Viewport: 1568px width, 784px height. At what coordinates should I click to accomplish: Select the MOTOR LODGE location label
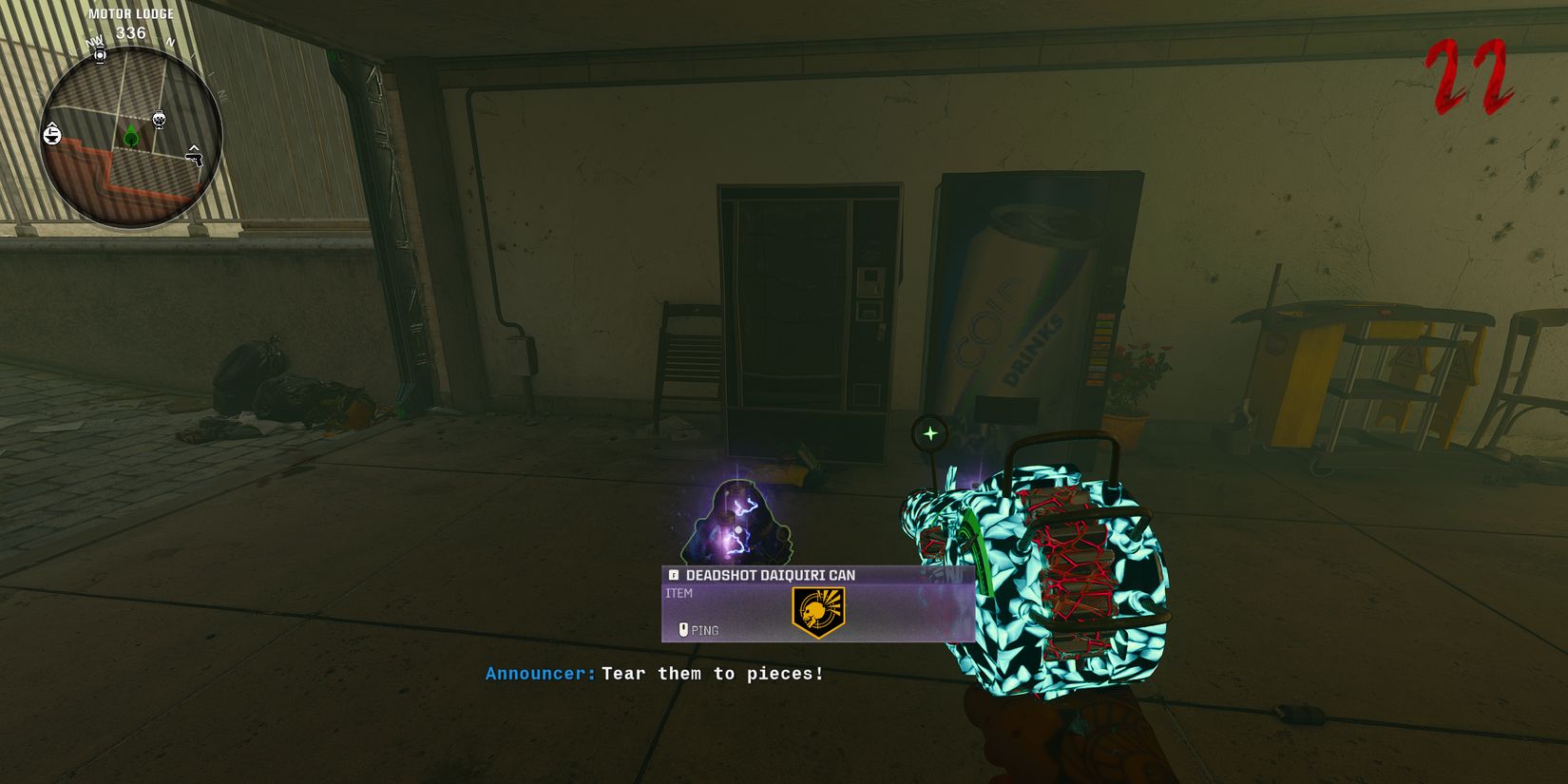[131, 13]
